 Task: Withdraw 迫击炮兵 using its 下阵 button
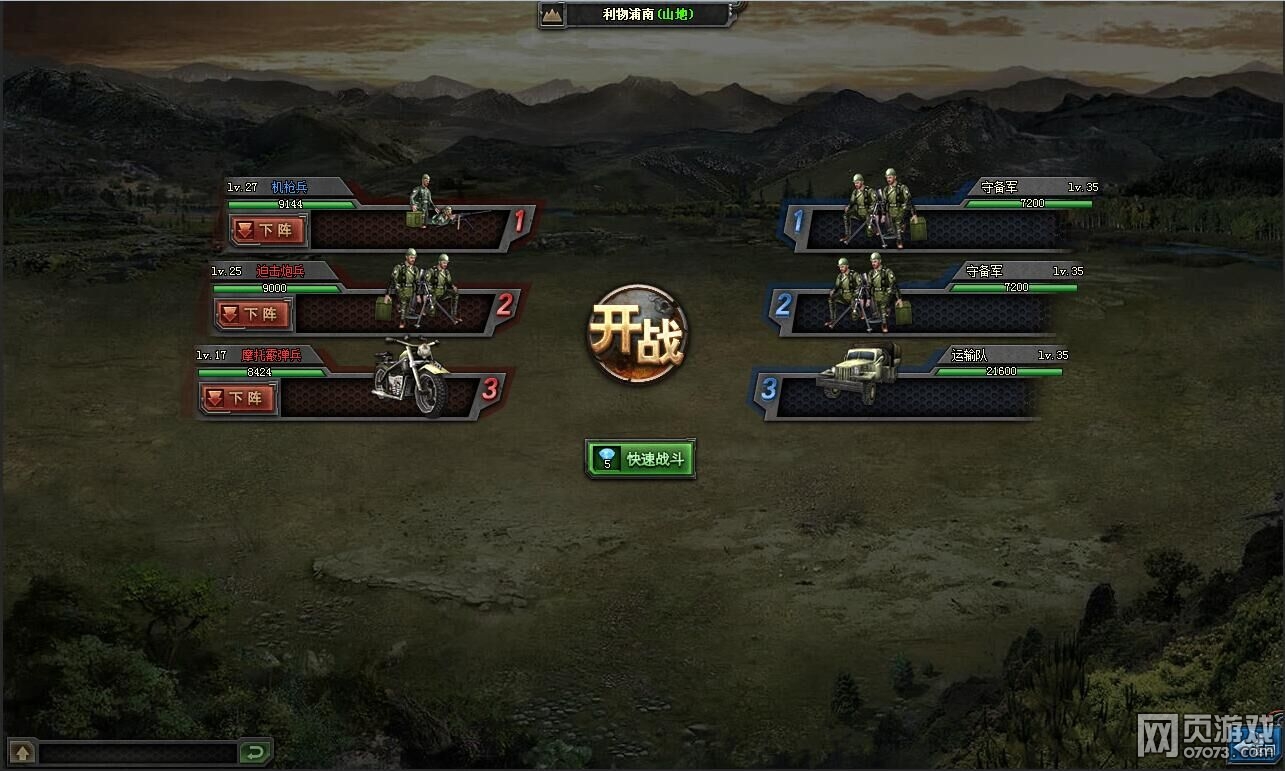[x=252, y=314]
